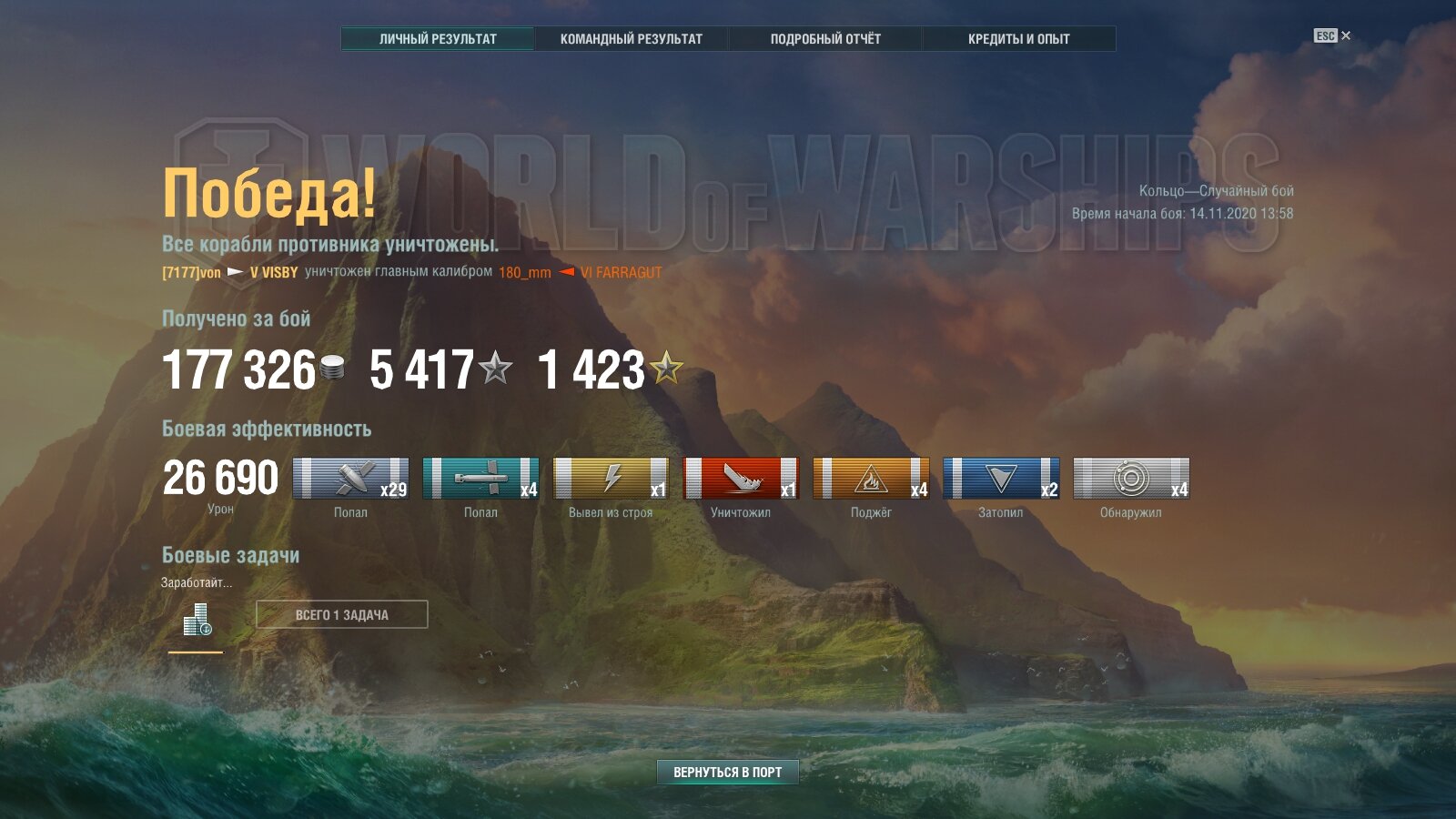Select the combat mission credits icon
Viewport: 1456px width, 819px height.
pyautogui.click(x=197, y=620)
